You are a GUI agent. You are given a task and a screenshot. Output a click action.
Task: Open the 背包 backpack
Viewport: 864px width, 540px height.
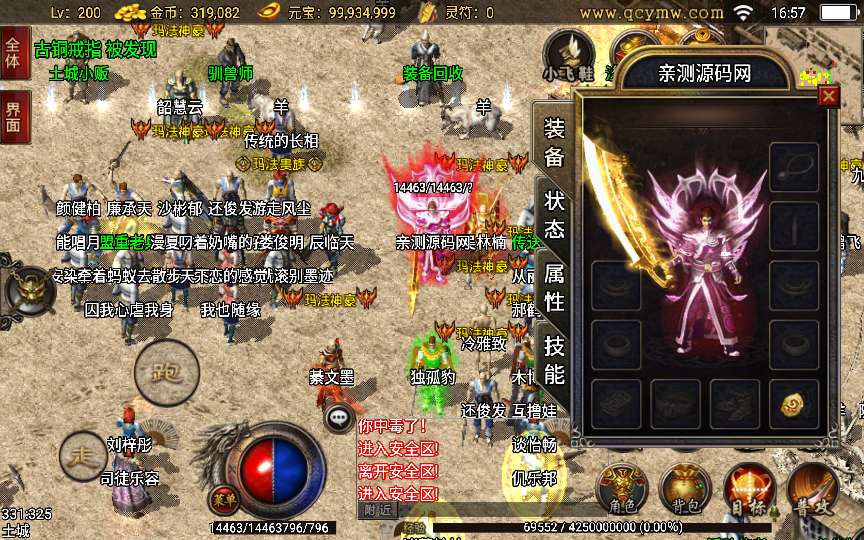tap(685, 491)
